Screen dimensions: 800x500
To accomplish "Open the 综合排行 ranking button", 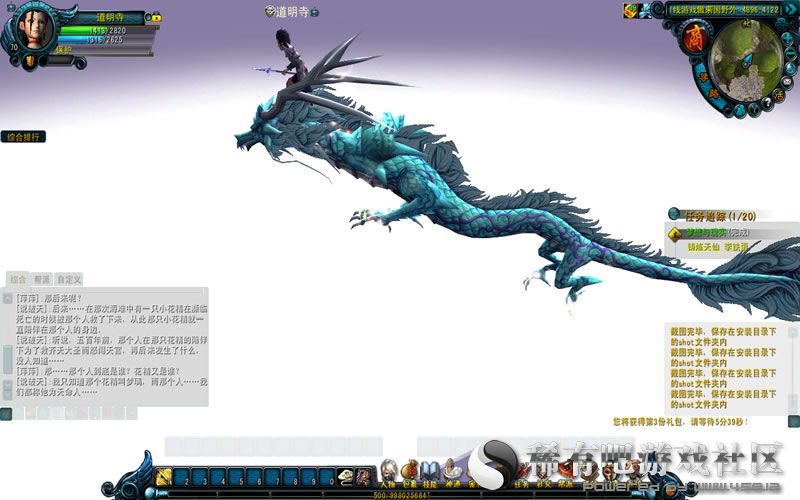I will [23, 137].
